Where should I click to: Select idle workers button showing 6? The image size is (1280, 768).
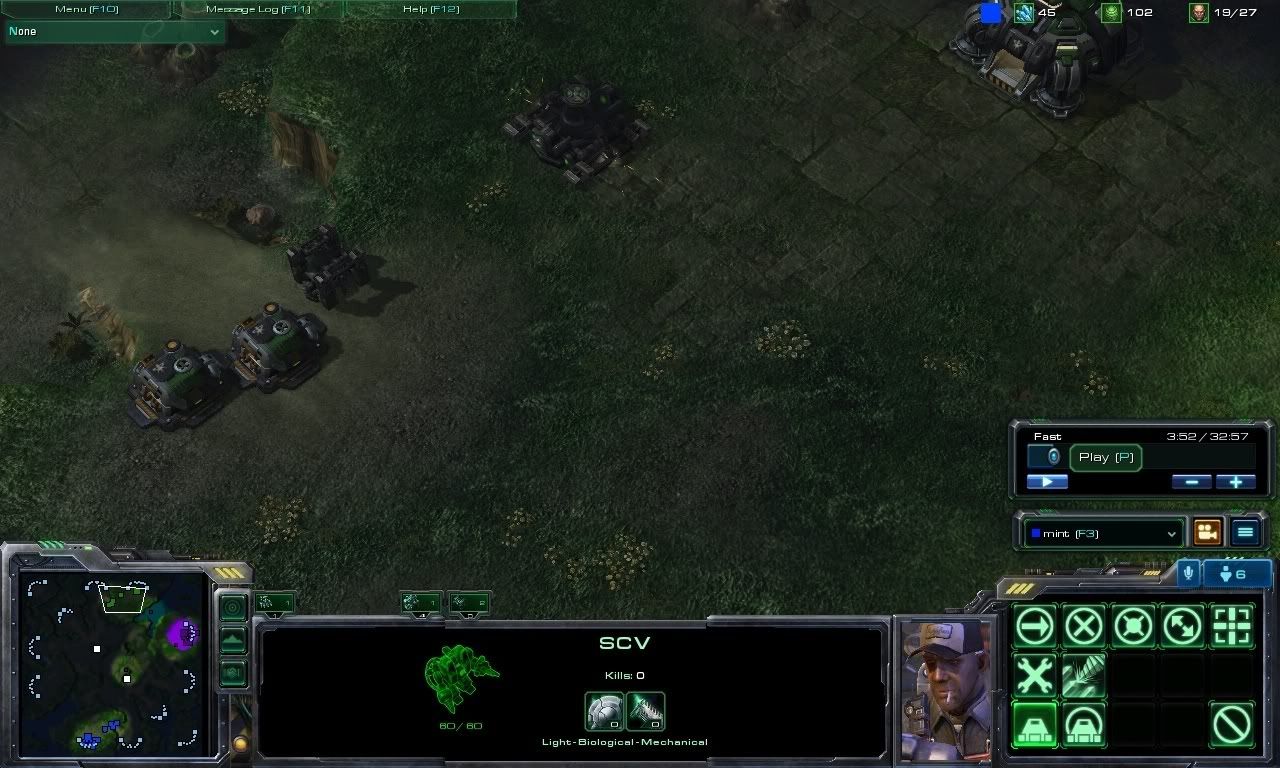tap(1237, 574)
